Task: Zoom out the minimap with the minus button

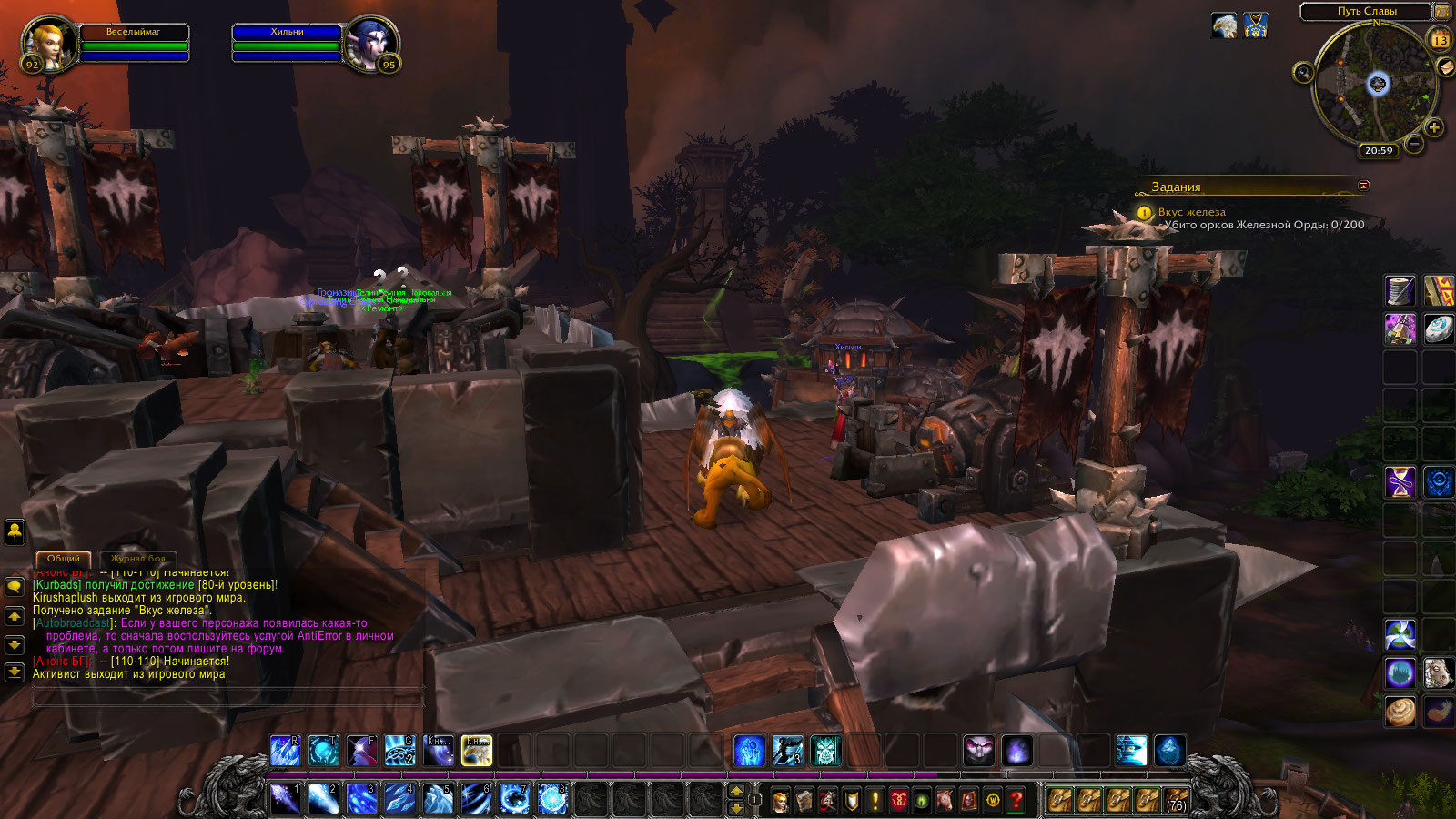Action: coord(1414,144)
